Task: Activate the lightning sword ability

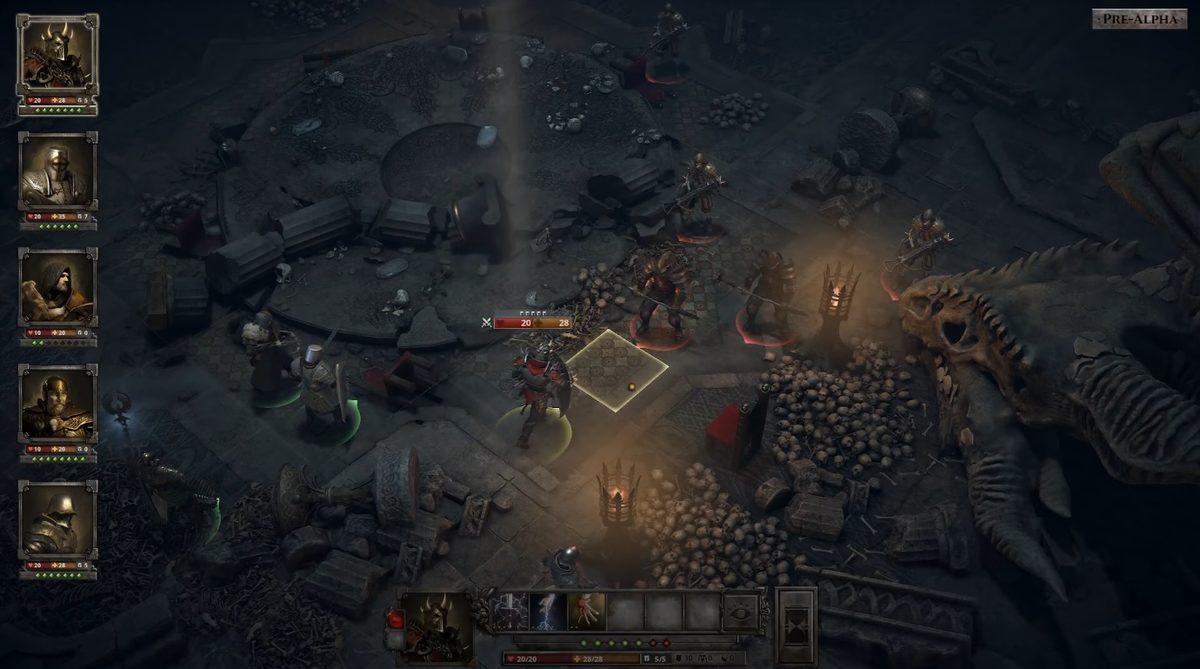Action: pyautogui.click(x=511, y=611)
